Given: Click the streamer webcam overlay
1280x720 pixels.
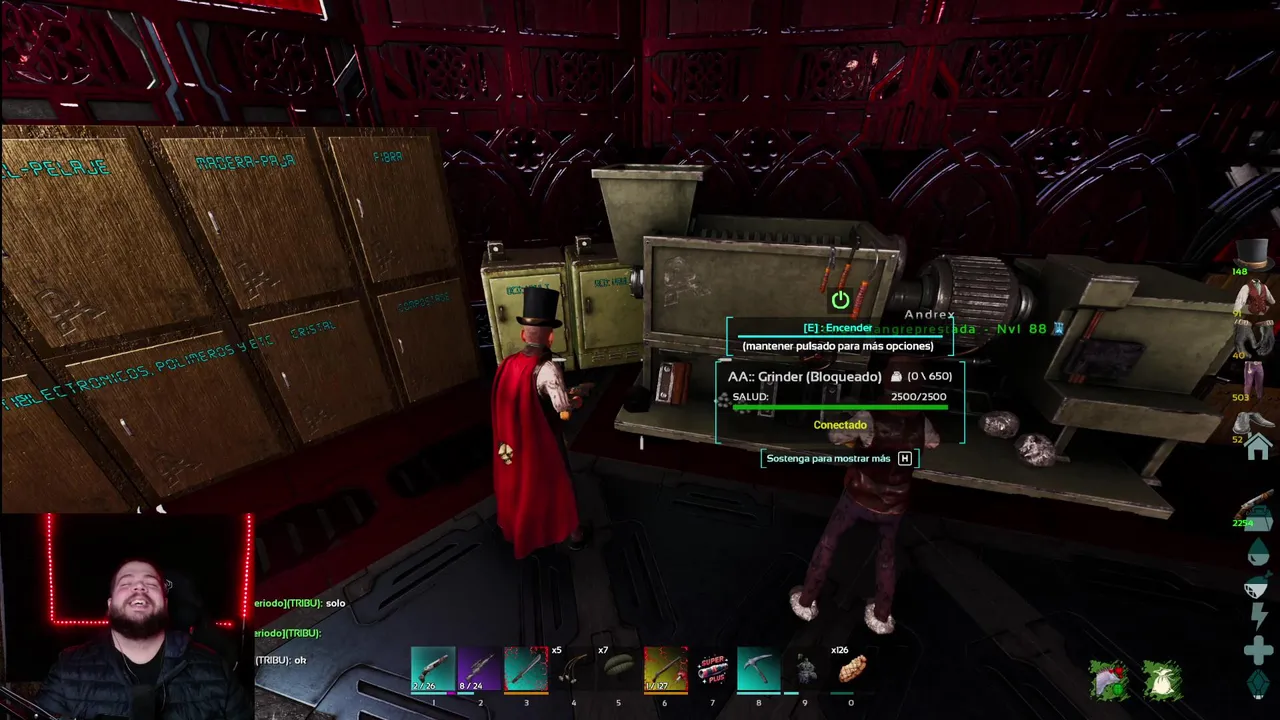Looking at the screenshot, I should pyautogui.click(x=127, y=617).
